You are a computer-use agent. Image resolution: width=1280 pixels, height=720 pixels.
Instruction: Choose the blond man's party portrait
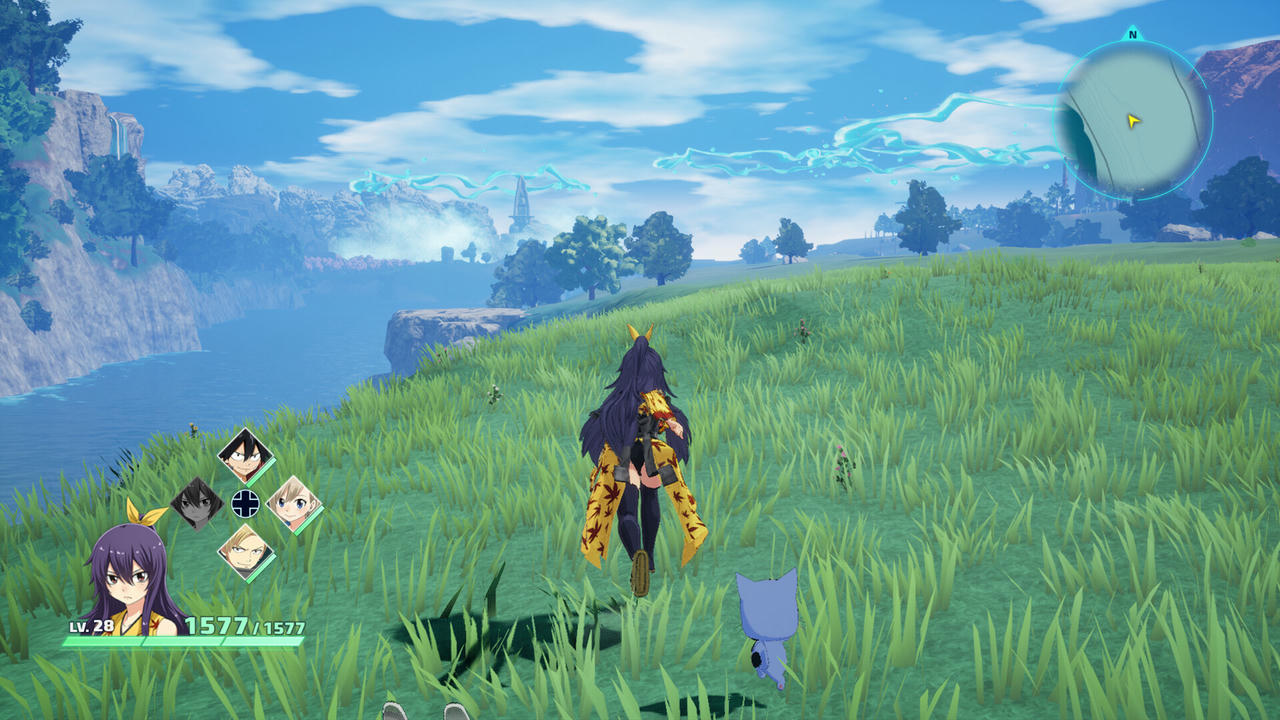tap(245, 550)
